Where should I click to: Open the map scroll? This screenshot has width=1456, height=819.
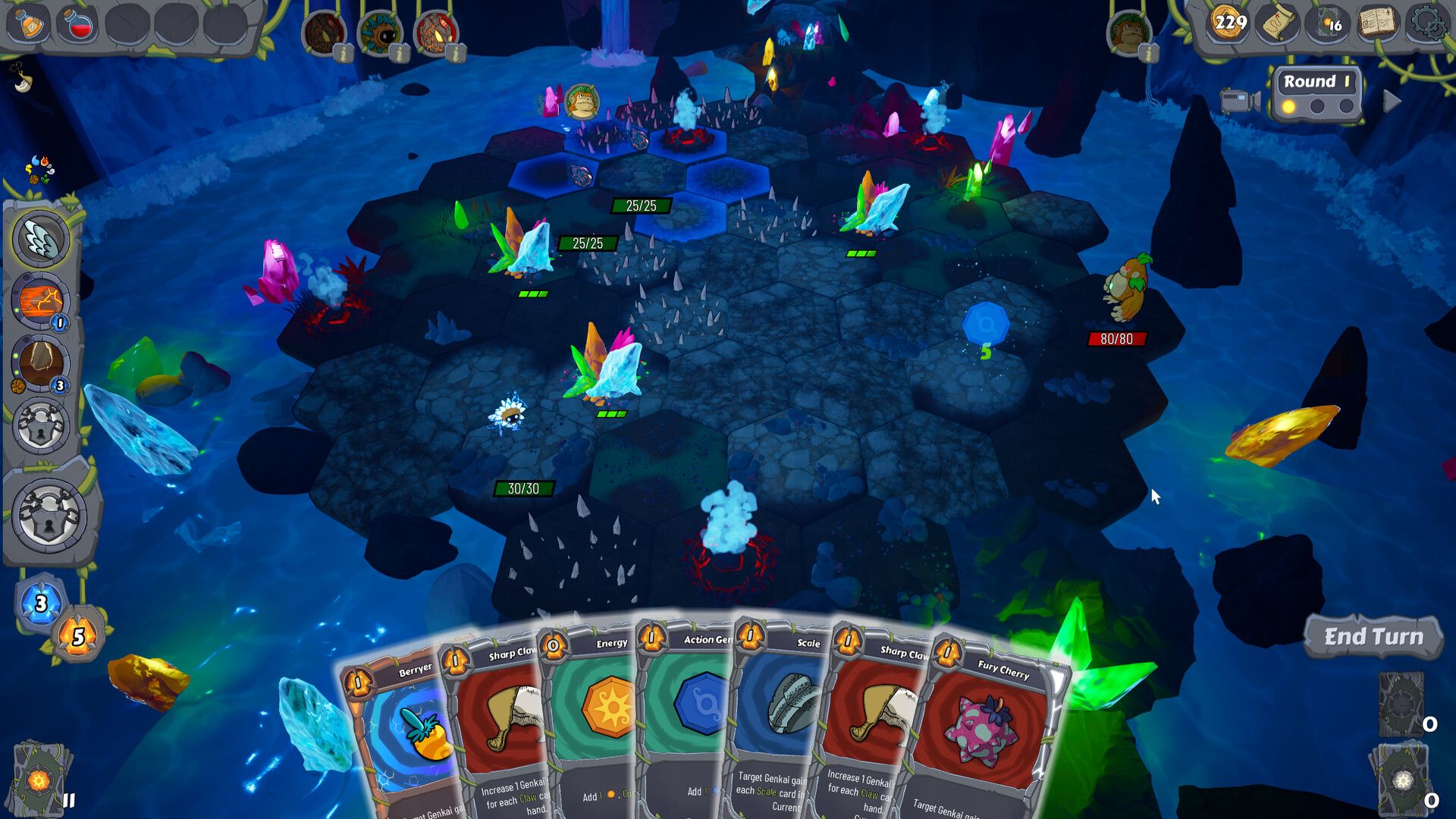[x=1279, y=24]
